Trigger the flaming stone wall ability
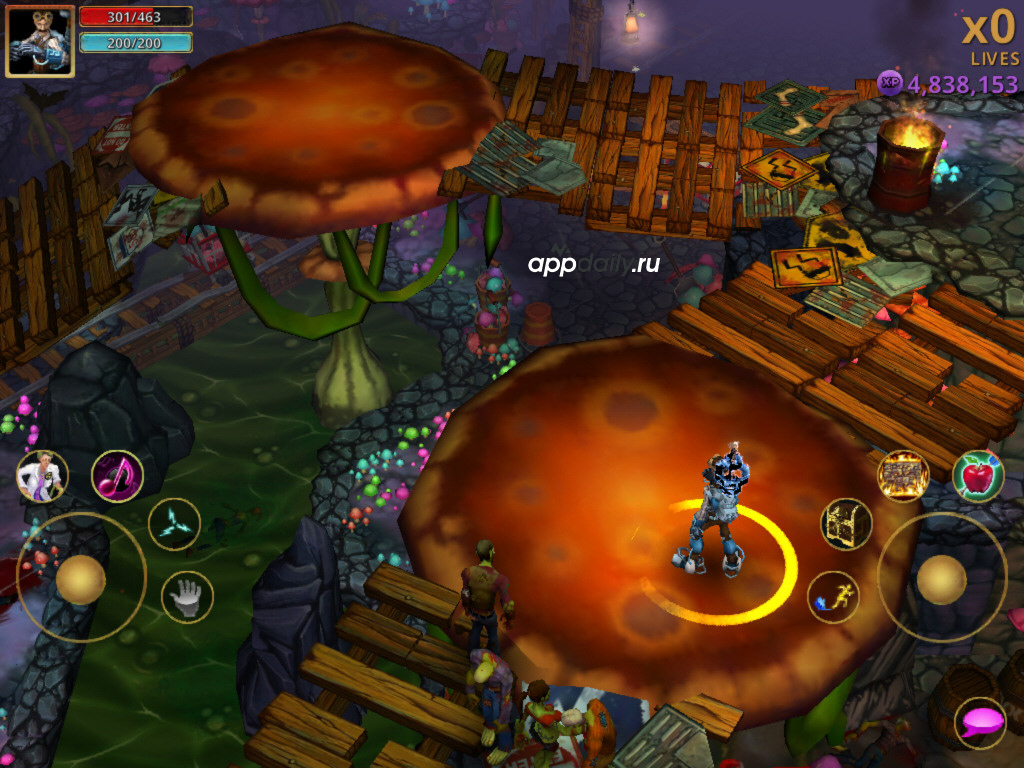Screen dimensions: 1024x768 pyautogui.click(x=903, y=476)
